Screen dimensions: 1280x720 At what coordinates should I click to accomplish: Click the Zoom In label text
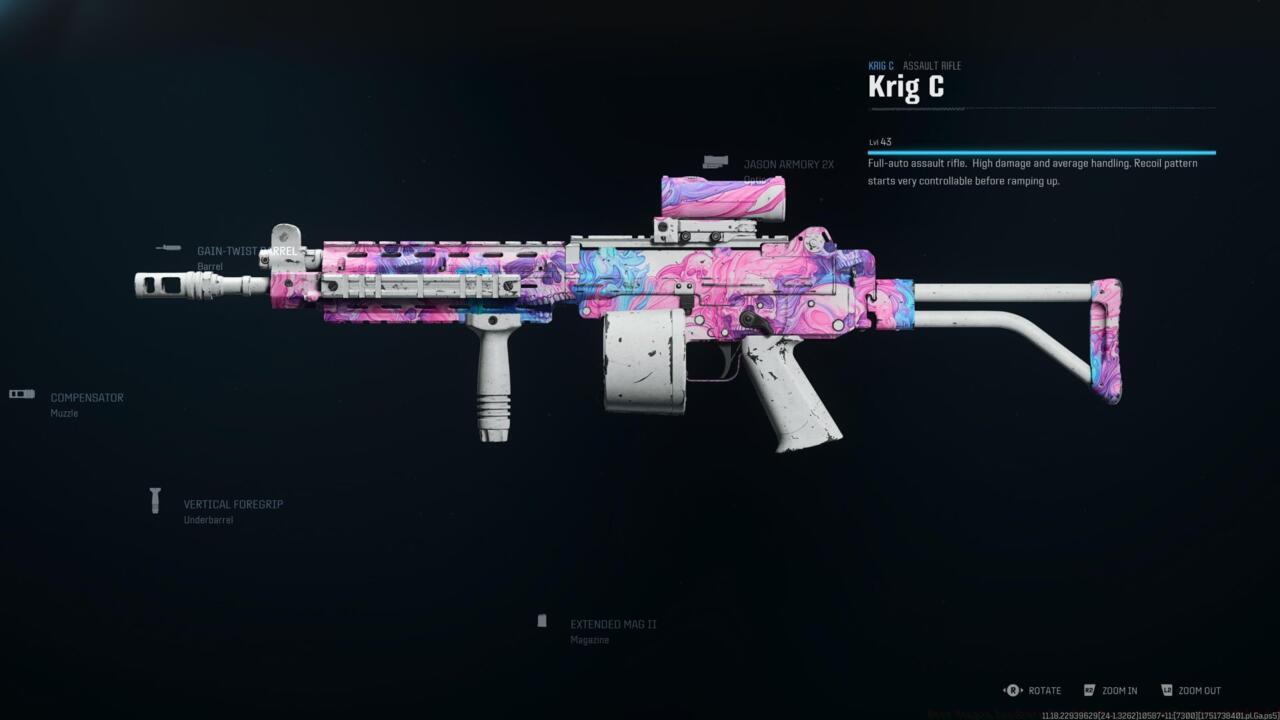[1118, 690]
